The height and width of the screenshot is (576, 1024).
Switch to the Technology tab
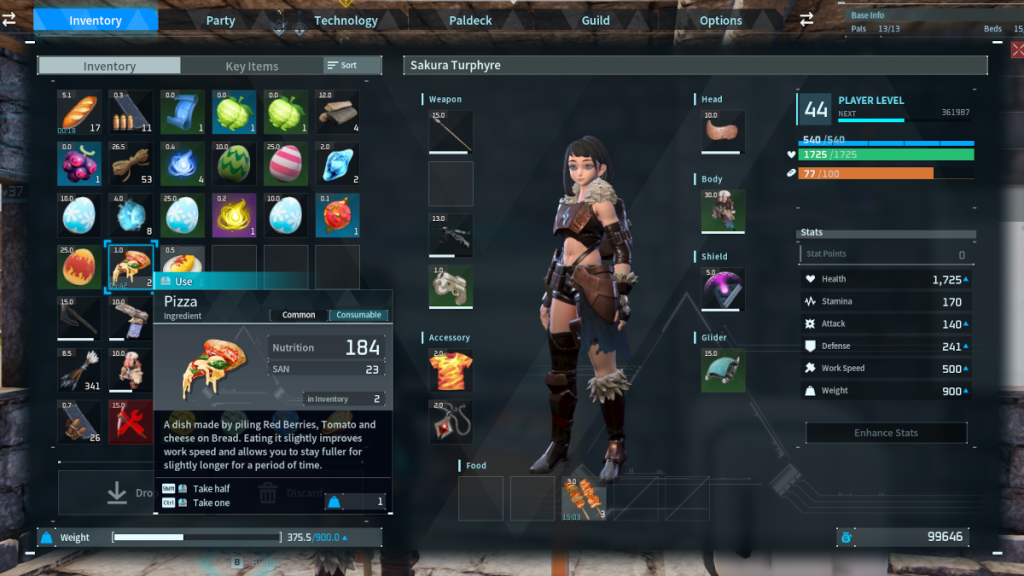[346, 20]
